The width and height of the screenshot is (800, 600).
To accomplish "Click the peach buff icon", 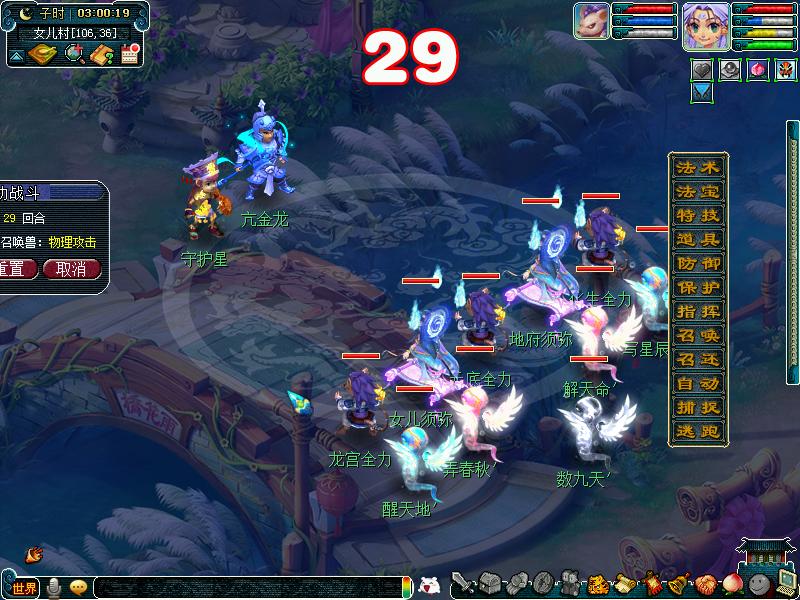I will tap(758, 70).
